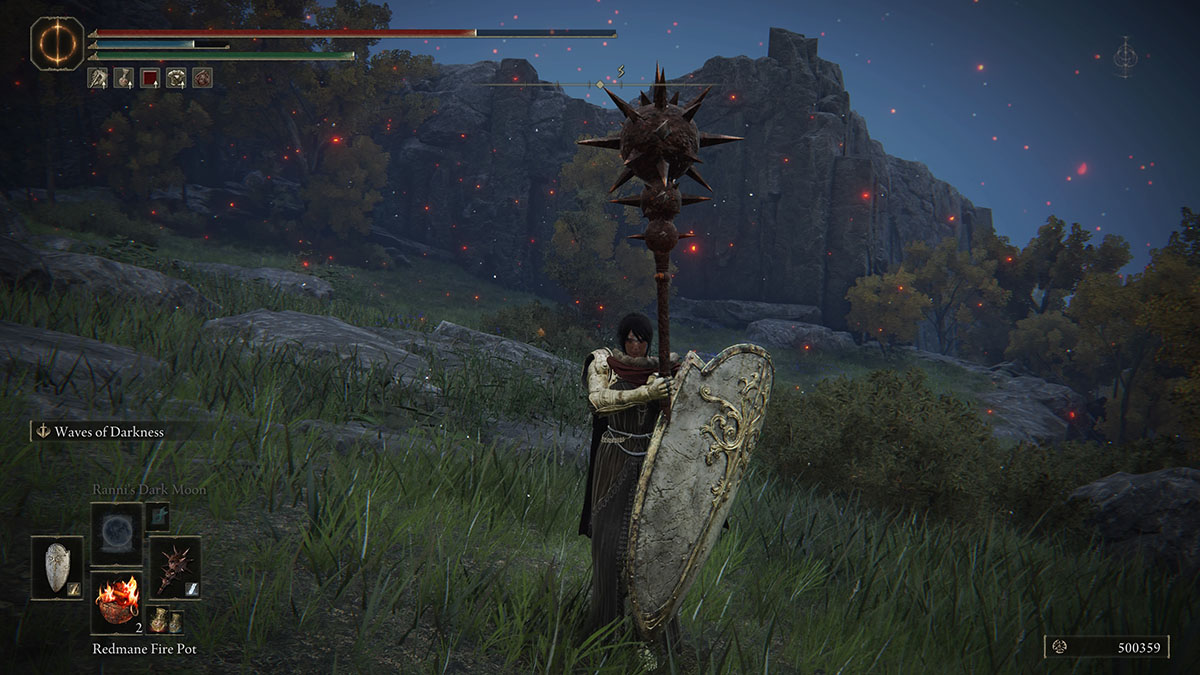Click the red square status icon
Image resolution: width=1200 pixels, height=675 pixels.
click(x=150, y=77)
